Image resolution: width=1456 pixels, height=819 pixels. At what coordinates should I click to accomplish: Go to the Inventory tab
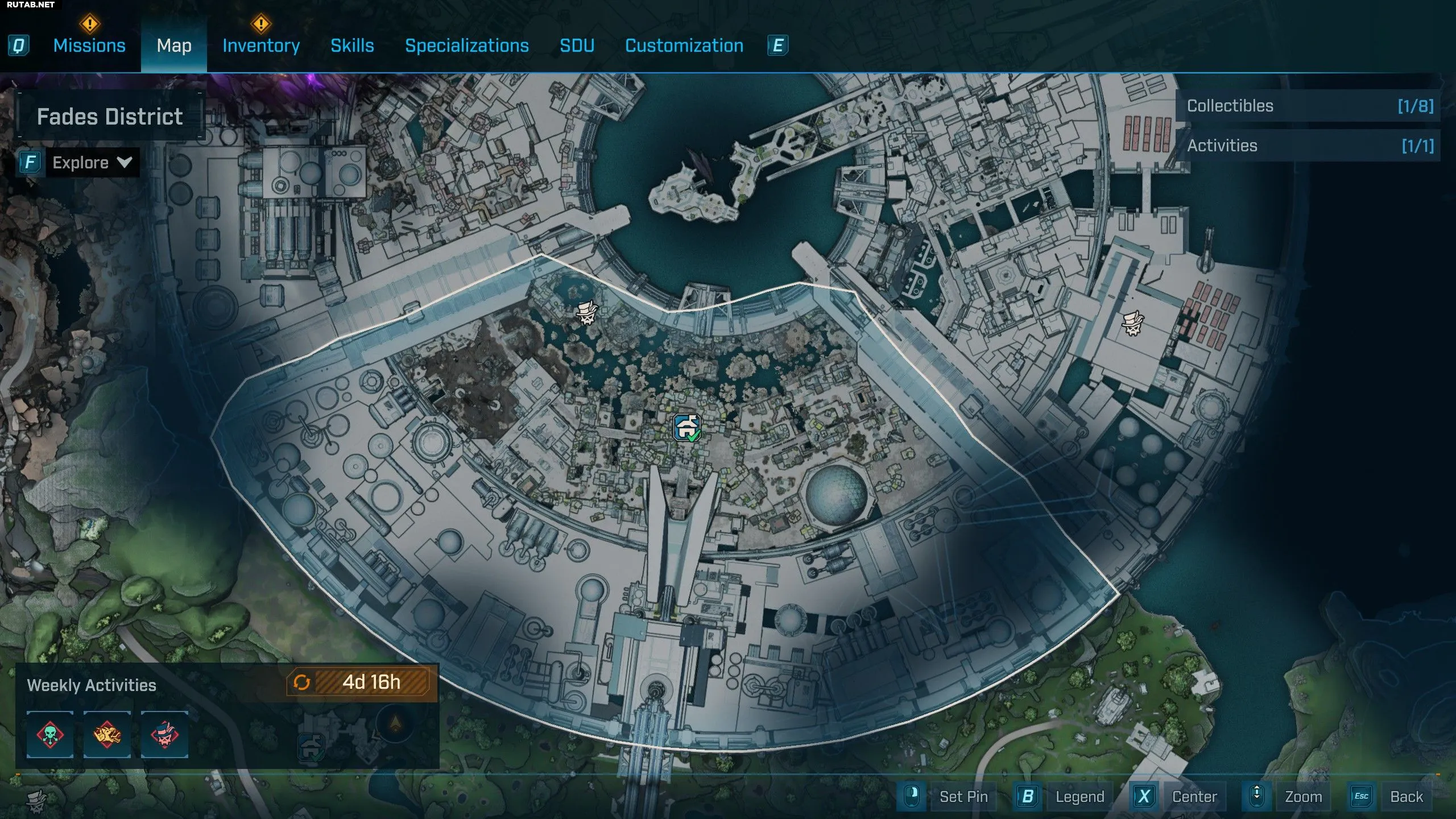[261, 45]
